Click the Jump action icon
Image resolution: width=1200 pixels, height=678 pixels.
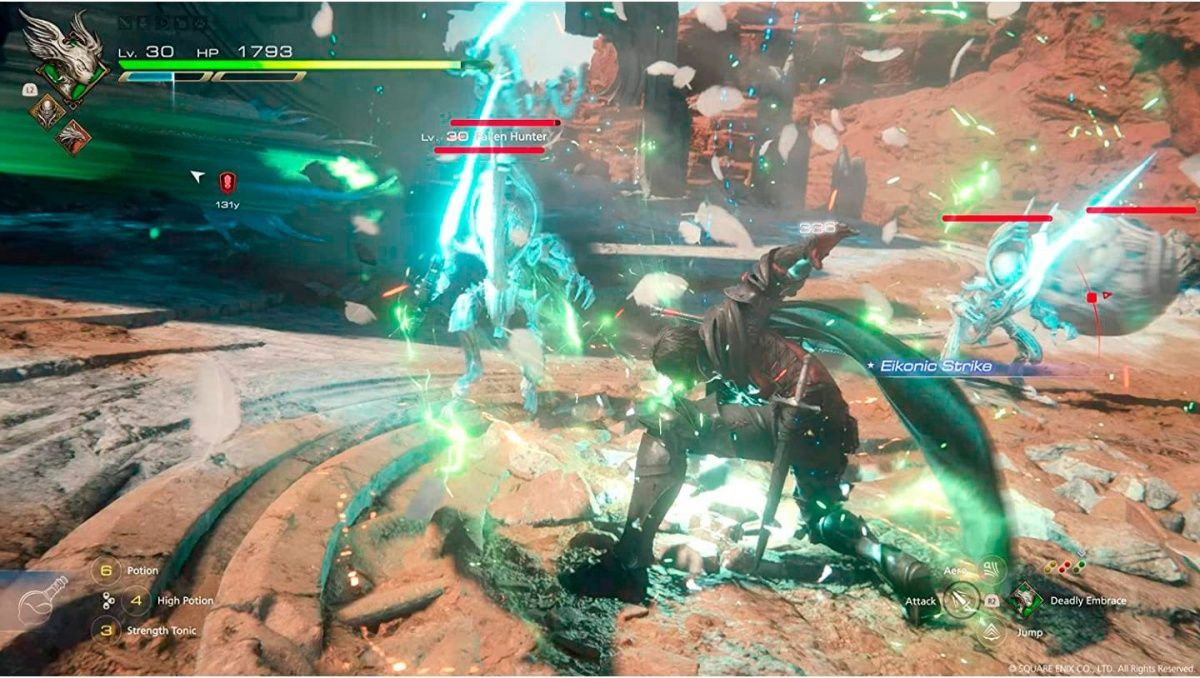click(991, 631)
